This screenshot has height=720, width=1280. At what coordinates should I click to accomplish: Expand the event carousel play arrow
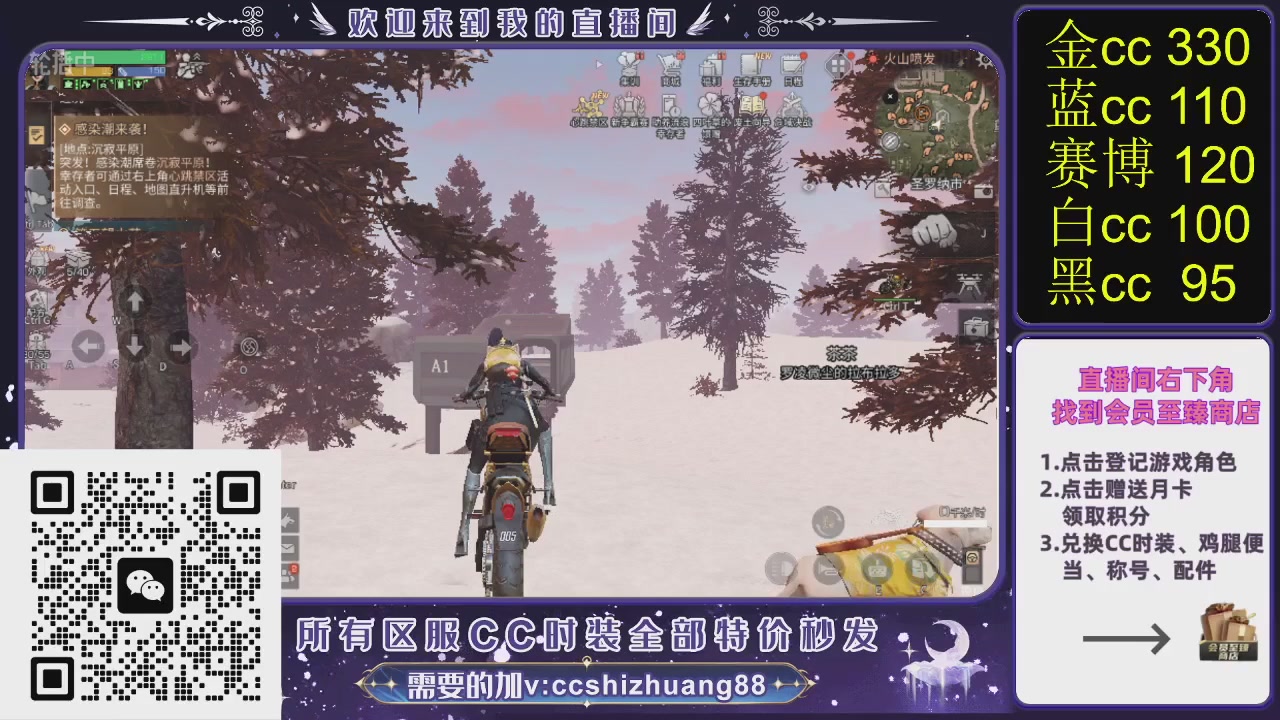click(599, 63)
